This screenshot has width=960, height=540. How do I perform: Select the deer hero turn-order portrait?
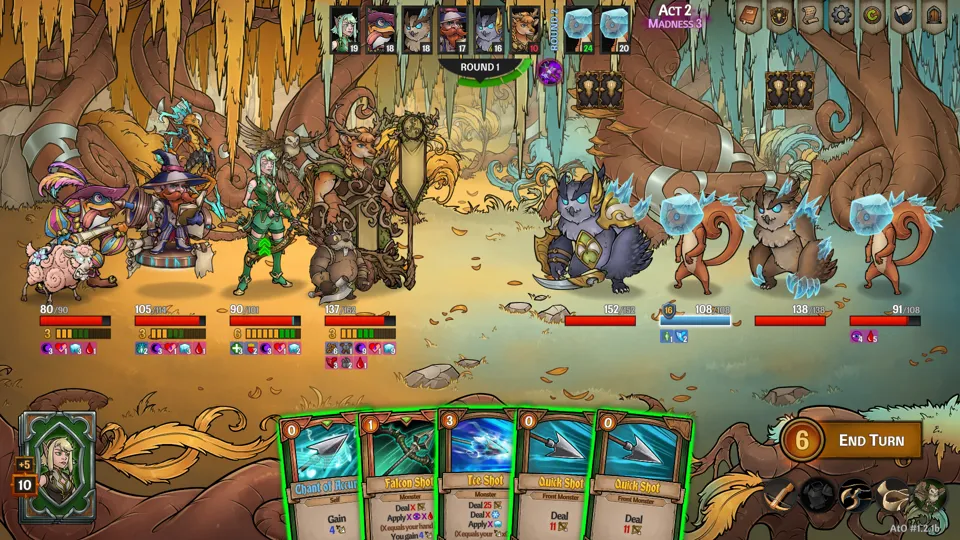(x=524, y=29)
